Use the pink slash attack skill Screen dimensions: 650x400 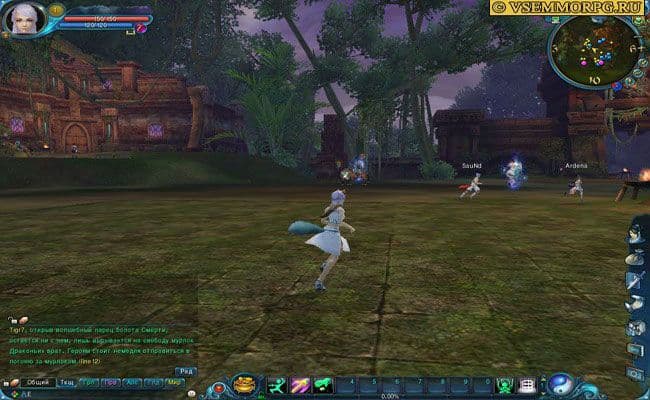coord(299,384)
